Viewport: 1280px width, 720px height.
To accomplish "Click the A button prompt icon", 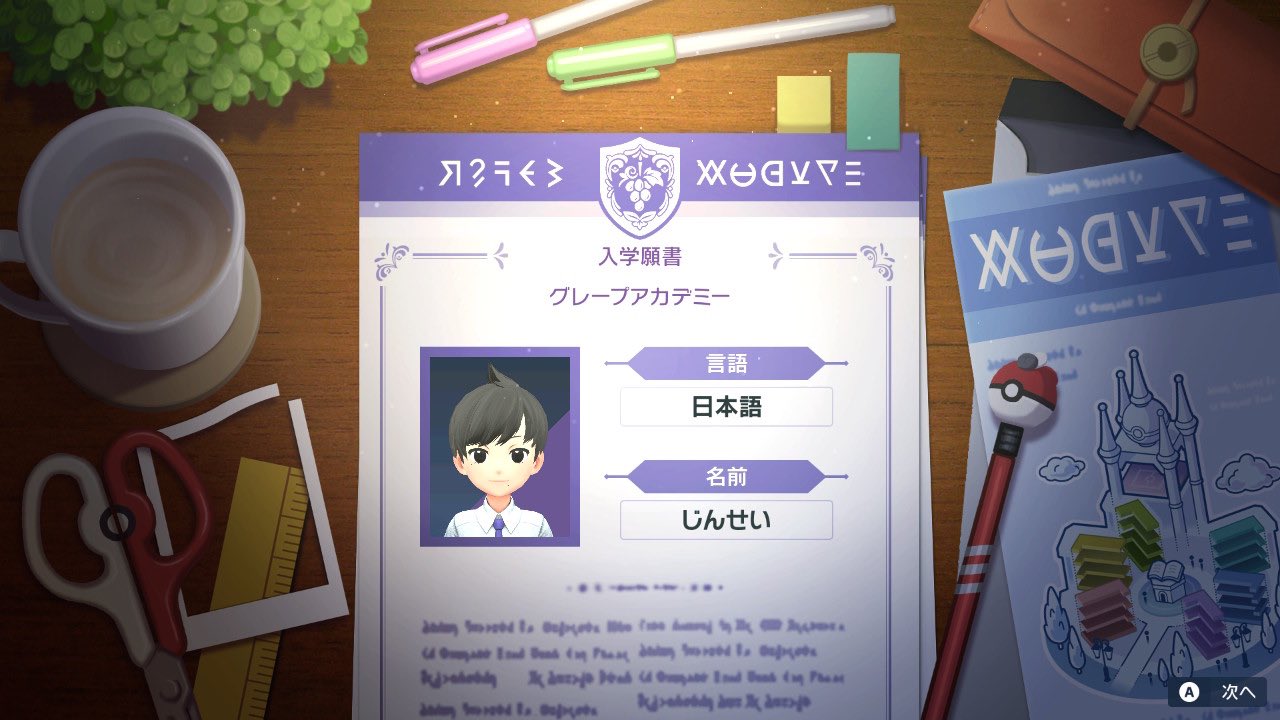I will [x=1189, y=690].
